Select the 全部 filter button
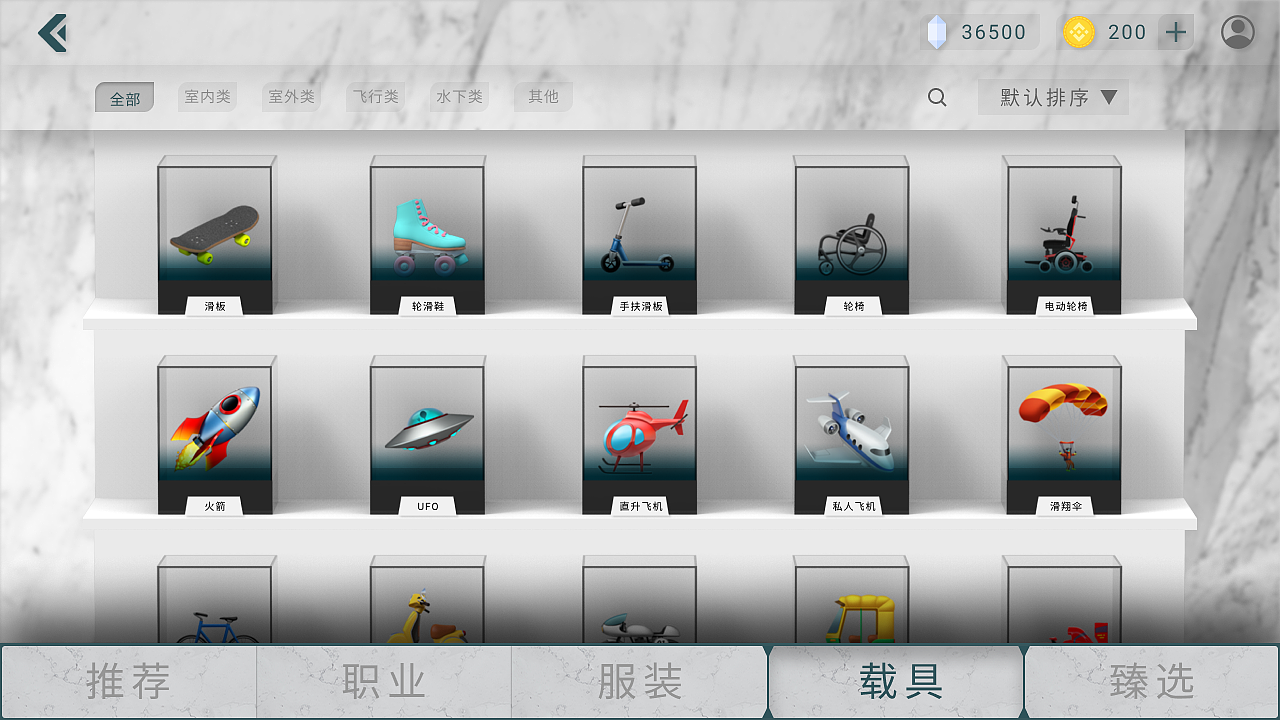The image size is (1280, 720). click(124, 96)
